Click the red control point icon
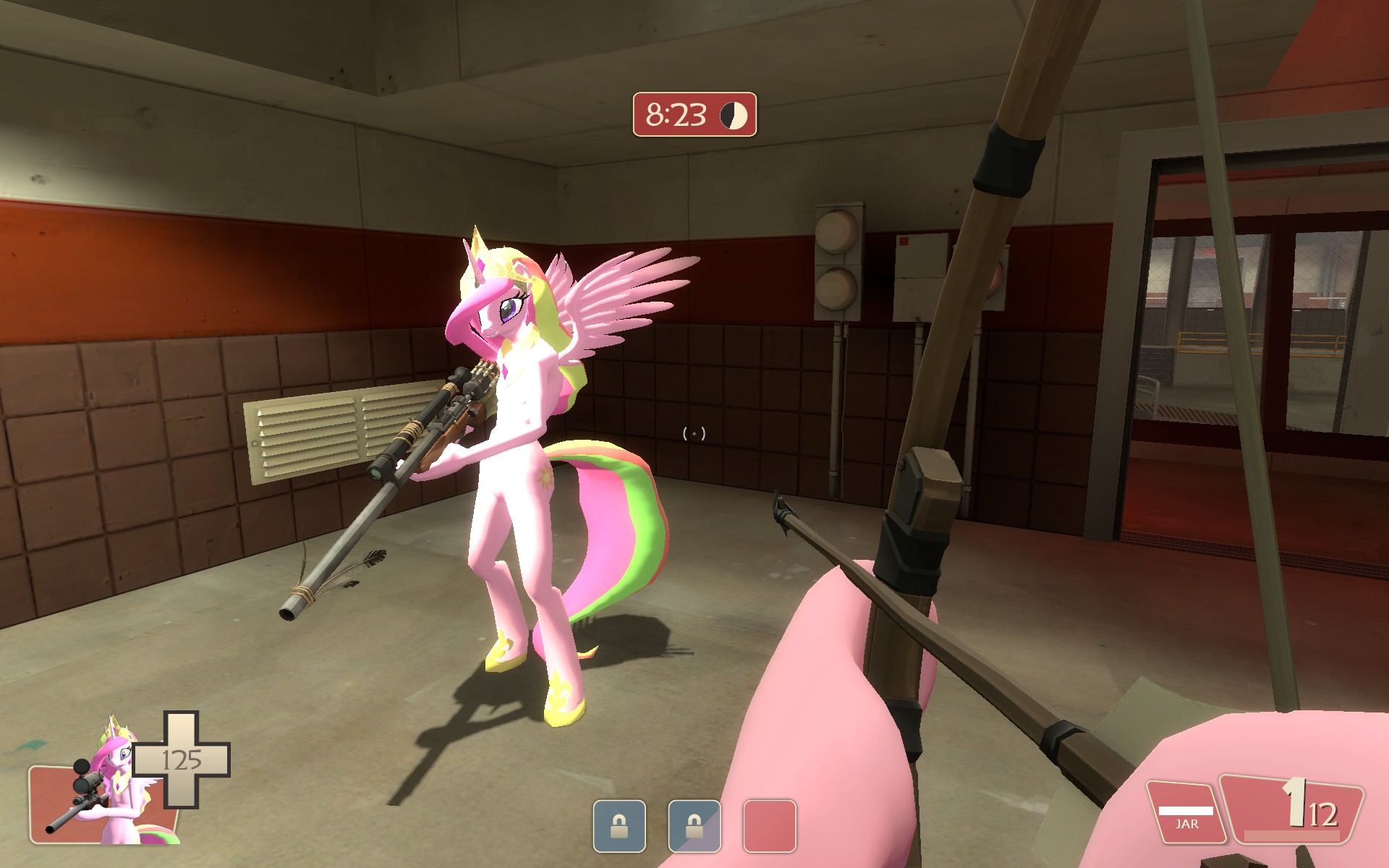Image resolution: width=1389 pixels, height=868 pixels. point(769,825)
